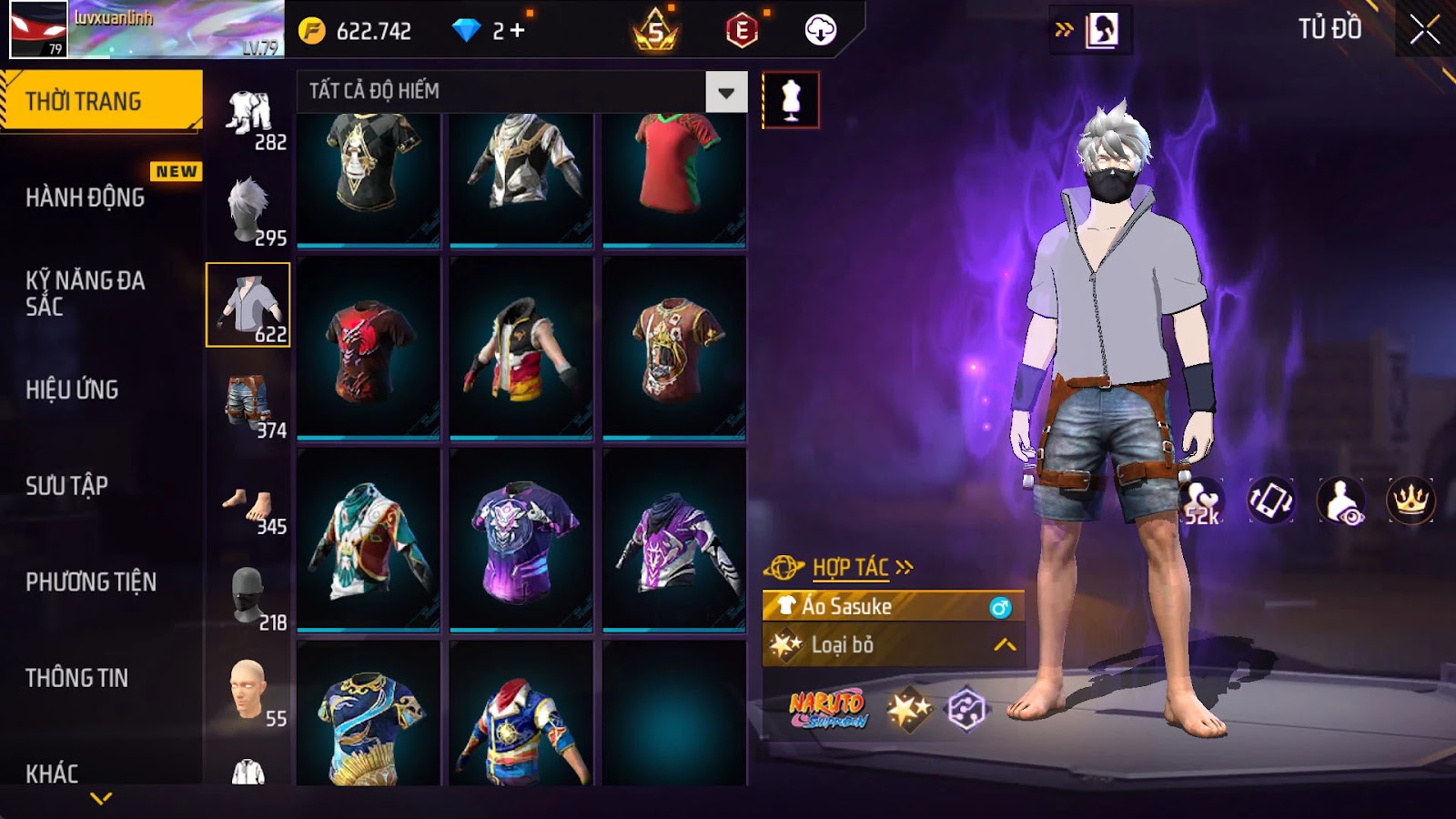Screen dimensions: 1456x819
Task: Add diamonds with the plus button
Action: pyautogui.click(x=518, y=31)
